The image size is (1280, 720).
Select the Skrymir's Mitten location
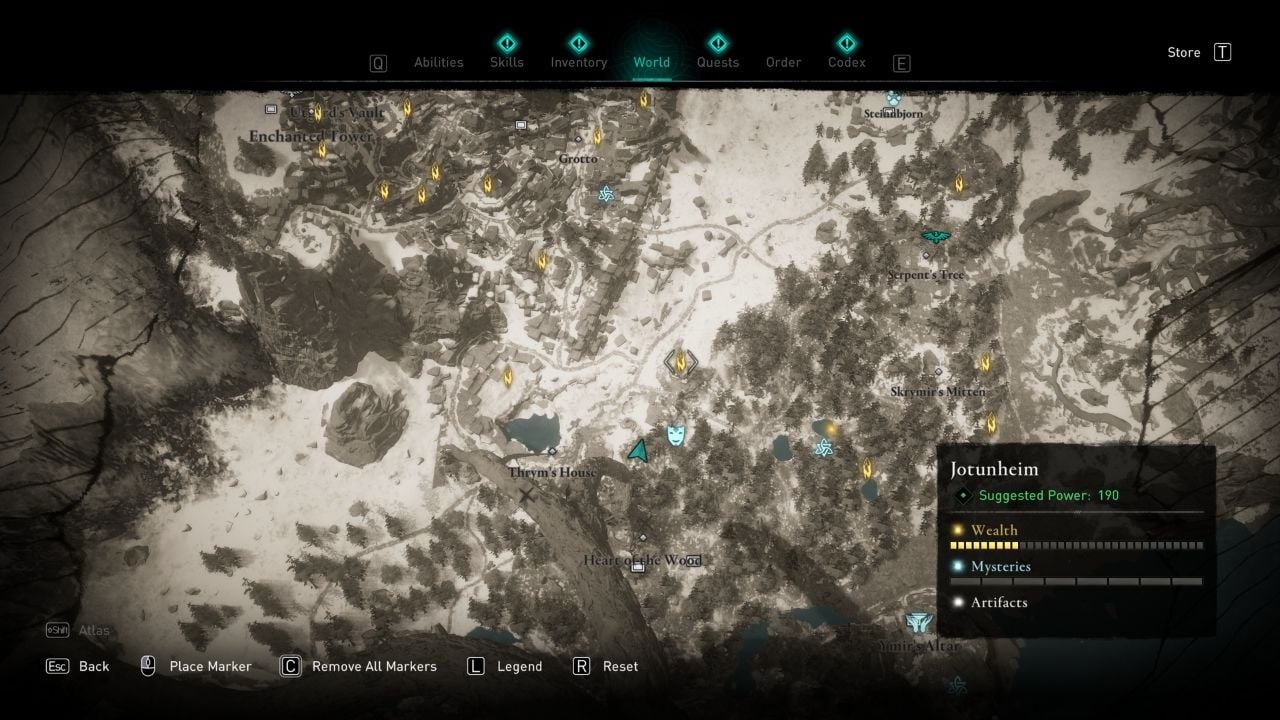(937, 392)
